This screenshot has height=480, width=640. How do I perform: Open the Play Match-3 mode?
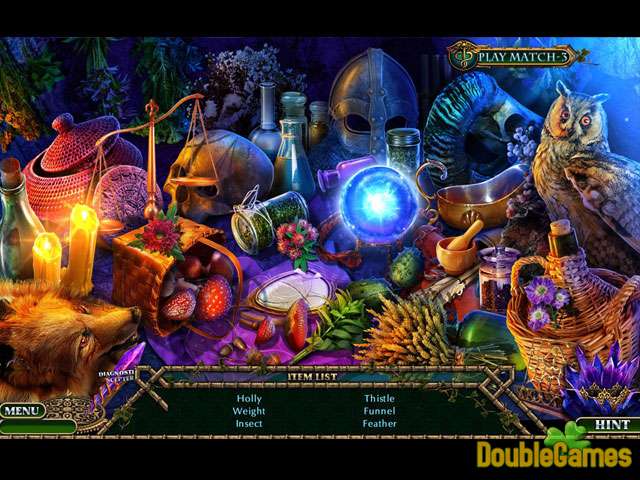point(514,56)
